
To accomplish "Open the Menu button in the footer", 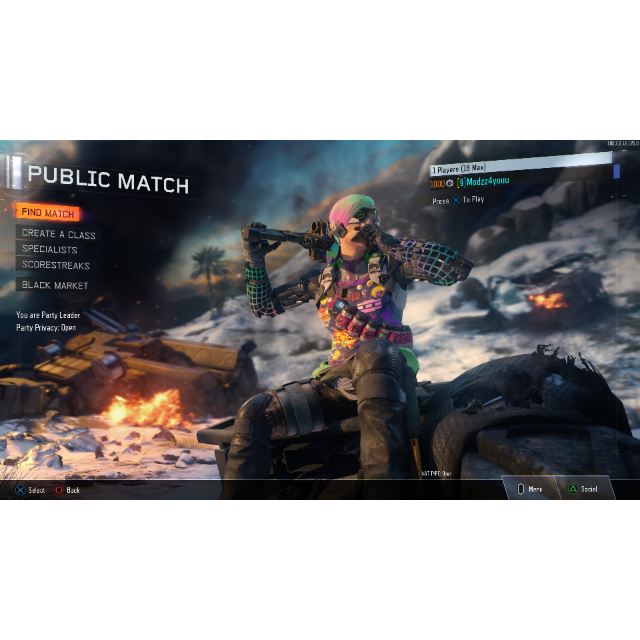I will (x=530, y=489).
